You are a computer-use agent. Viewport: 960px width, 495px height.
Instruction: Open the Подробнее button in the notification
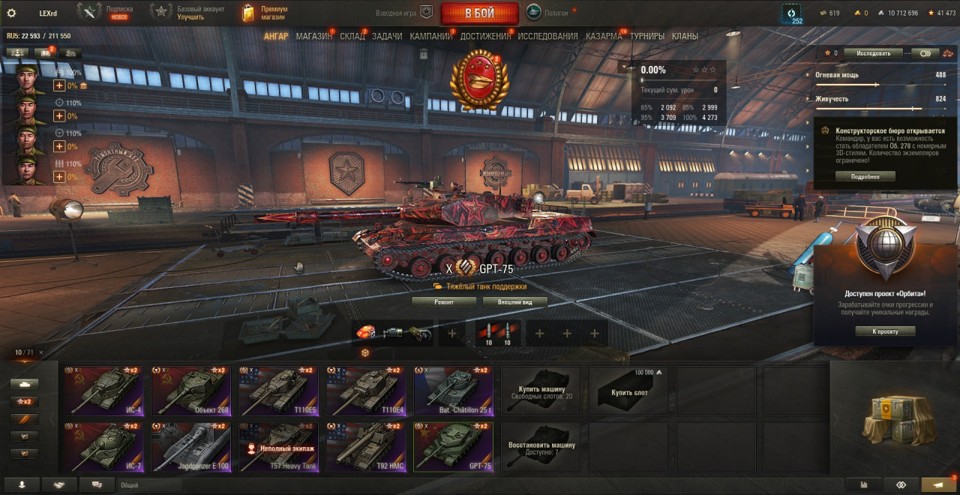tap(865, 176)
